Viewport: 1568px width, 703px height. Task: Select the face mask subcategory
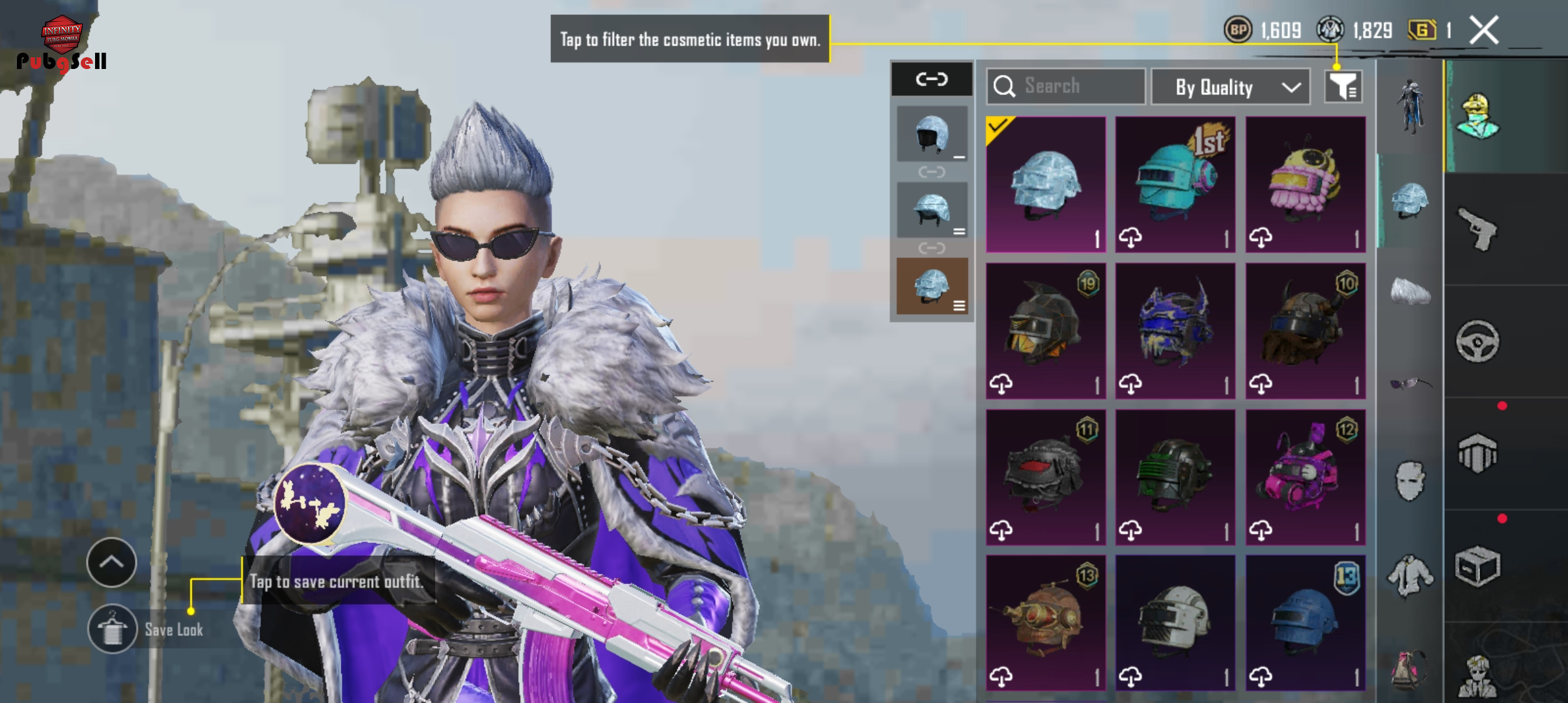coord(1410,480)
